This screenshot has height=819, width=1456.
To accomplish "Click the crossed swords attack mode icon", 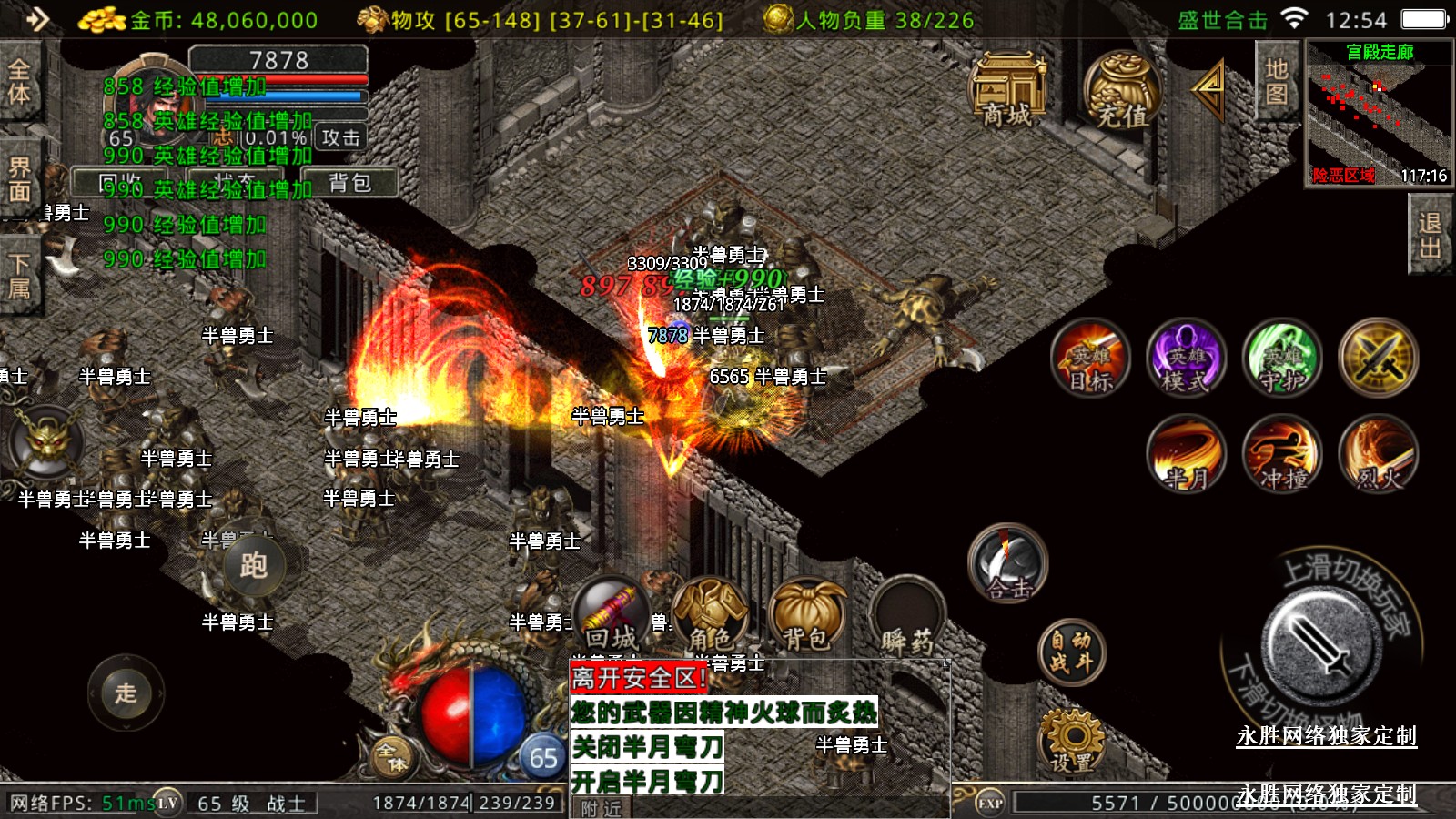I will [1378, 358].
